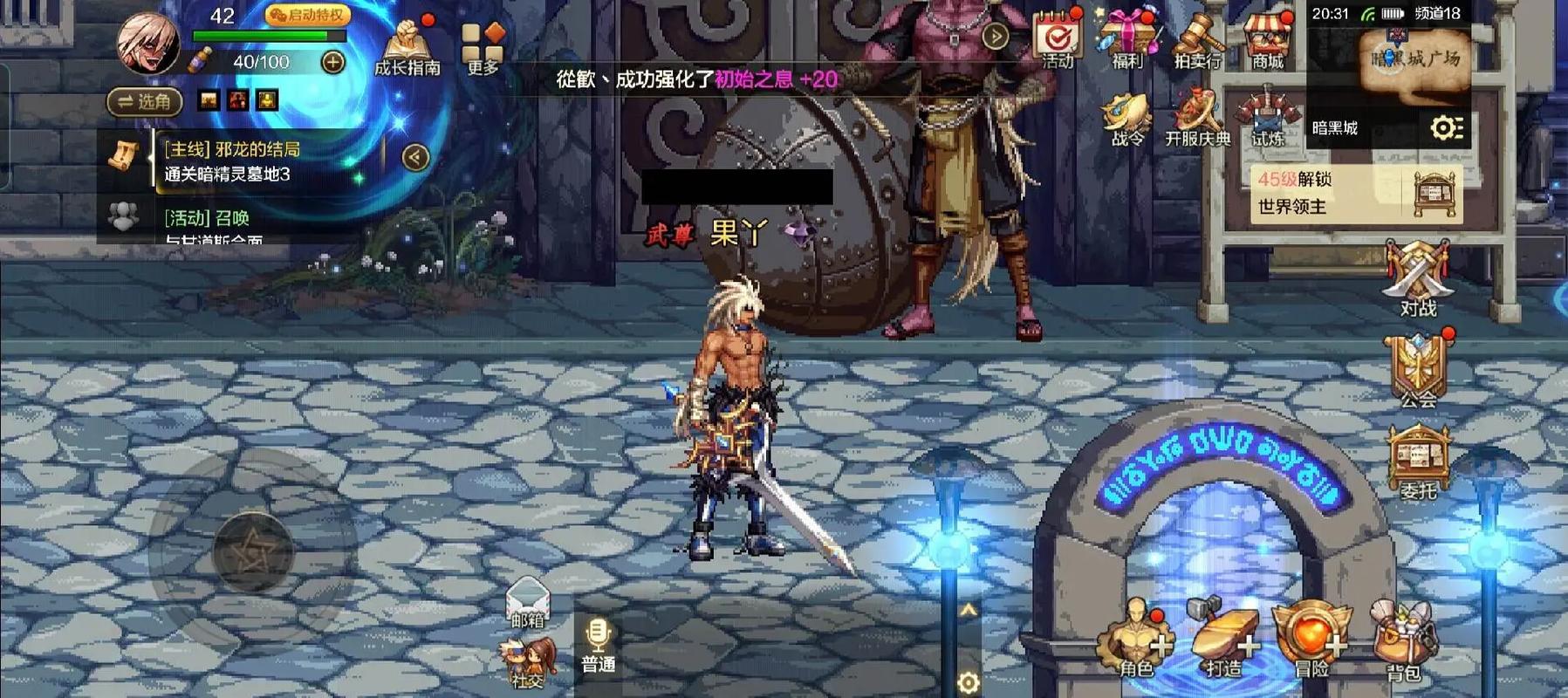Viewport: 1568px width, 698px height.
Task: Open the 商城 shop
Action: 1267,38
